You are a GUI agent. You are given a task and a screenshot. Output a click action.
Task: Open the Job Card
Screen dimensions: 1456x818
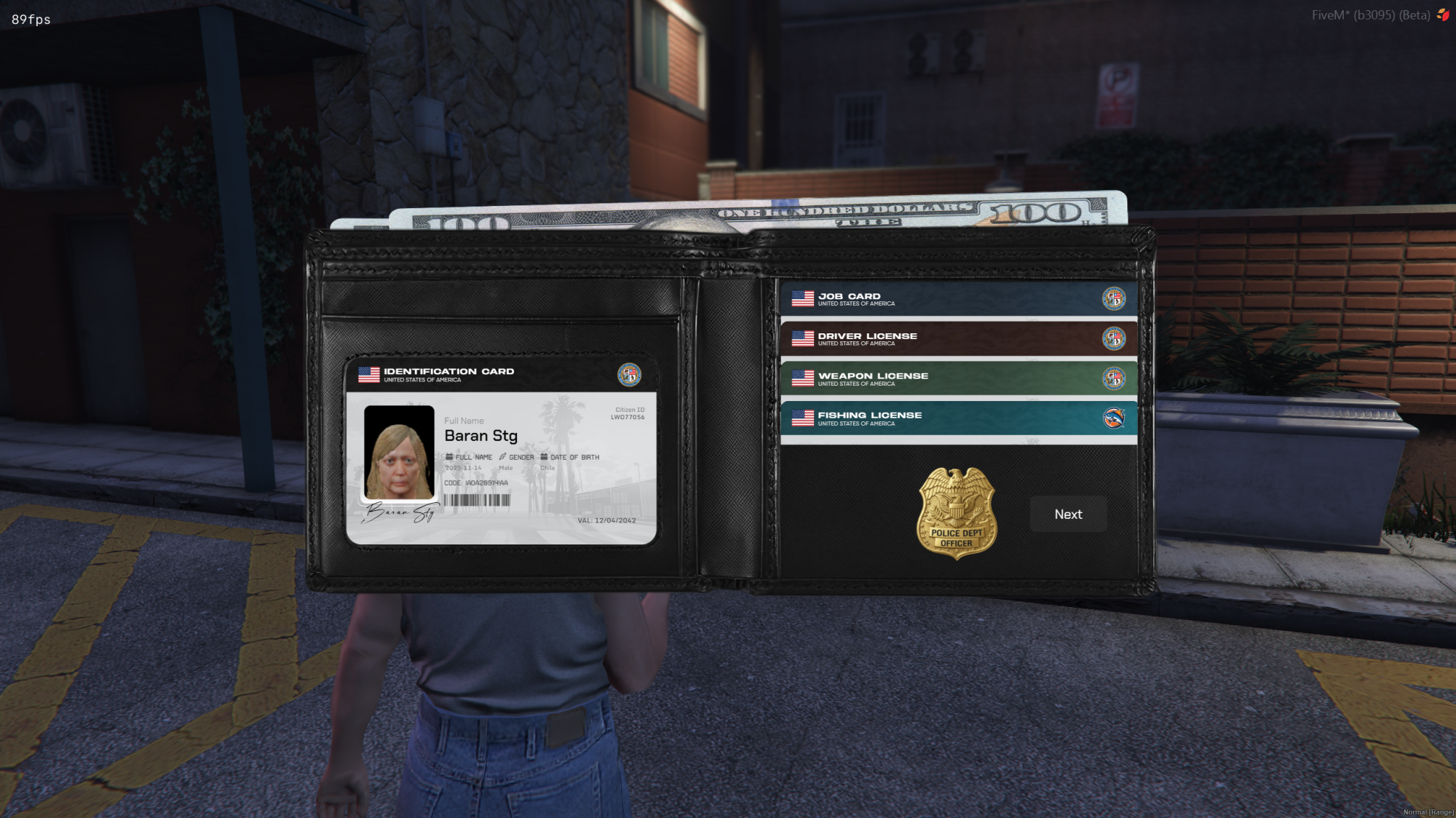coord(946,298)
